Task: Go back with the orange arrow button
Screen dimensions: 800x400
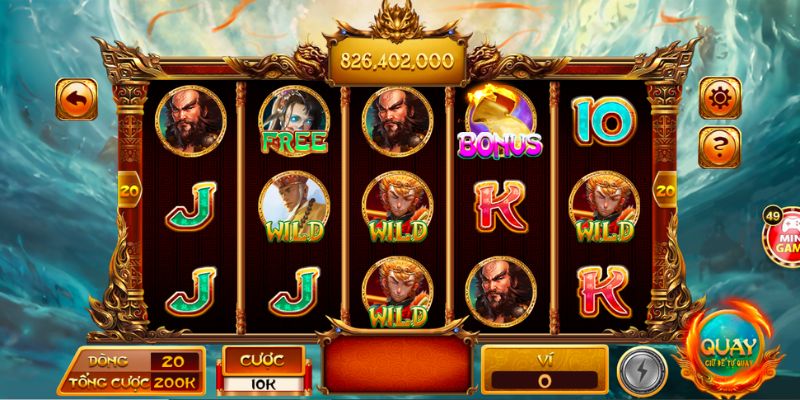Action: [x=76, y=100]
